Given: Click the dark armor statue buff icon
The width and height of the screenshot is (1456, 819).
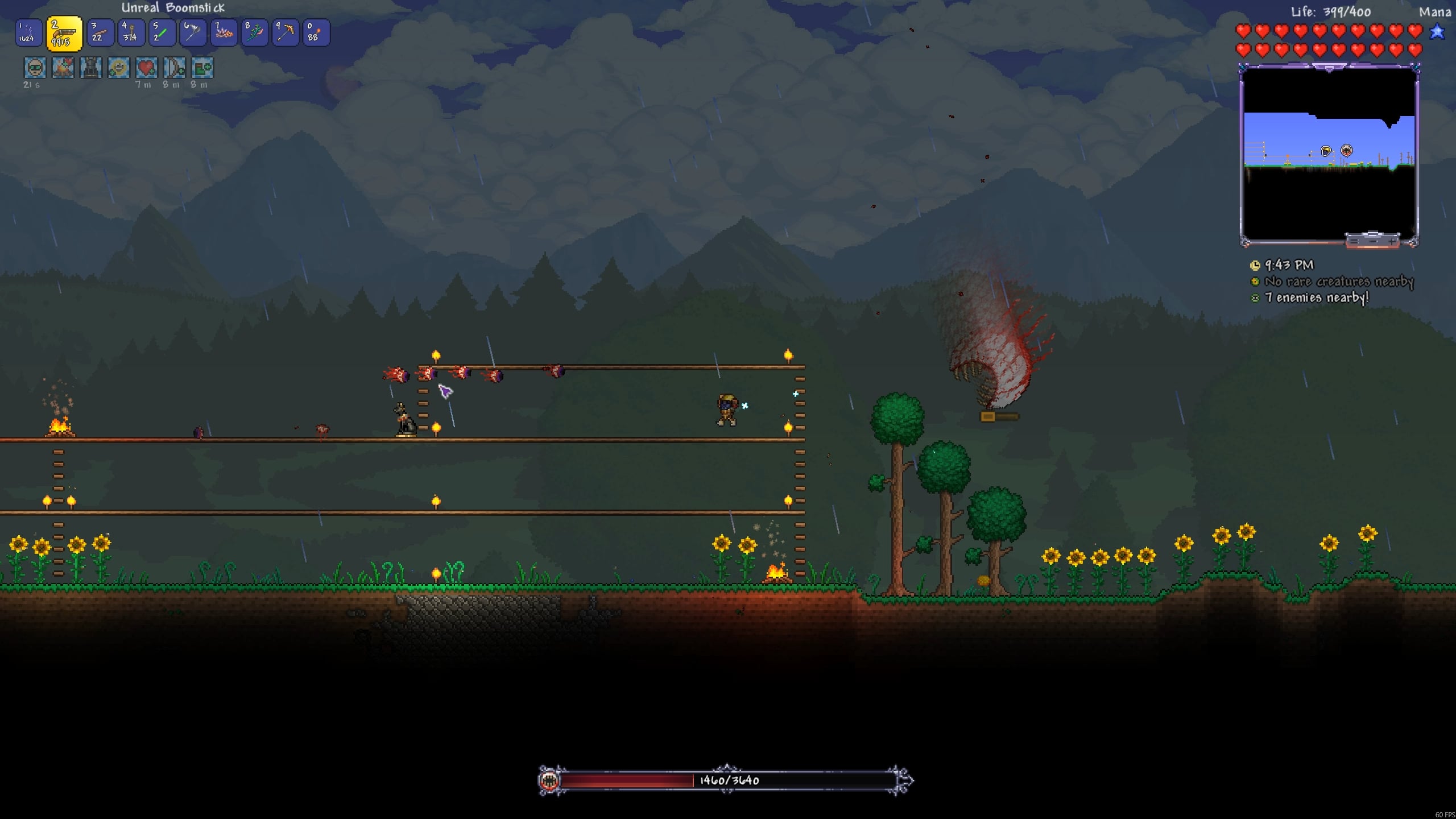Looking at the screenshot, I should pos(90,68).
